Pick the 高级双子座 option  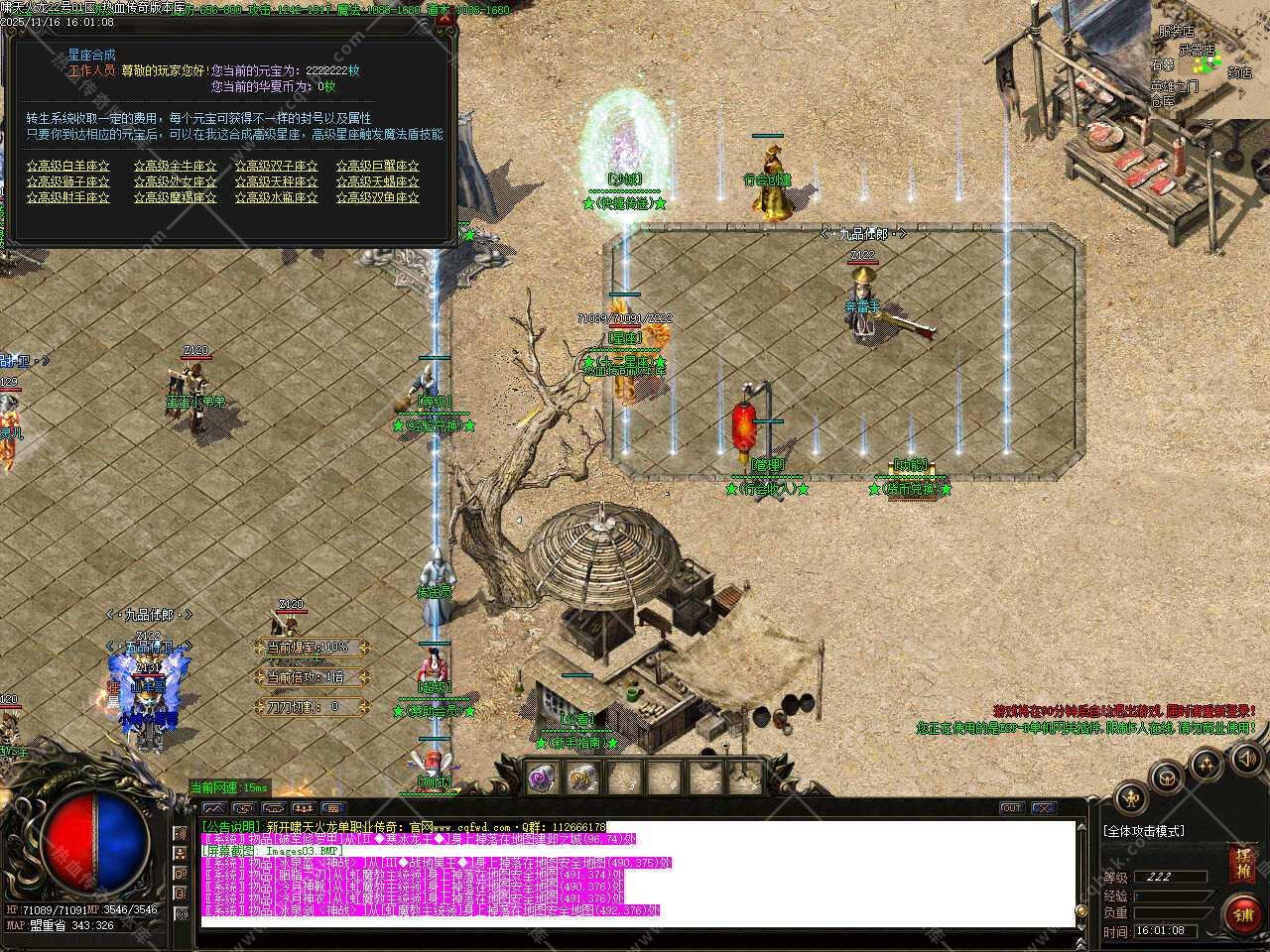click(x=277, y=167)
